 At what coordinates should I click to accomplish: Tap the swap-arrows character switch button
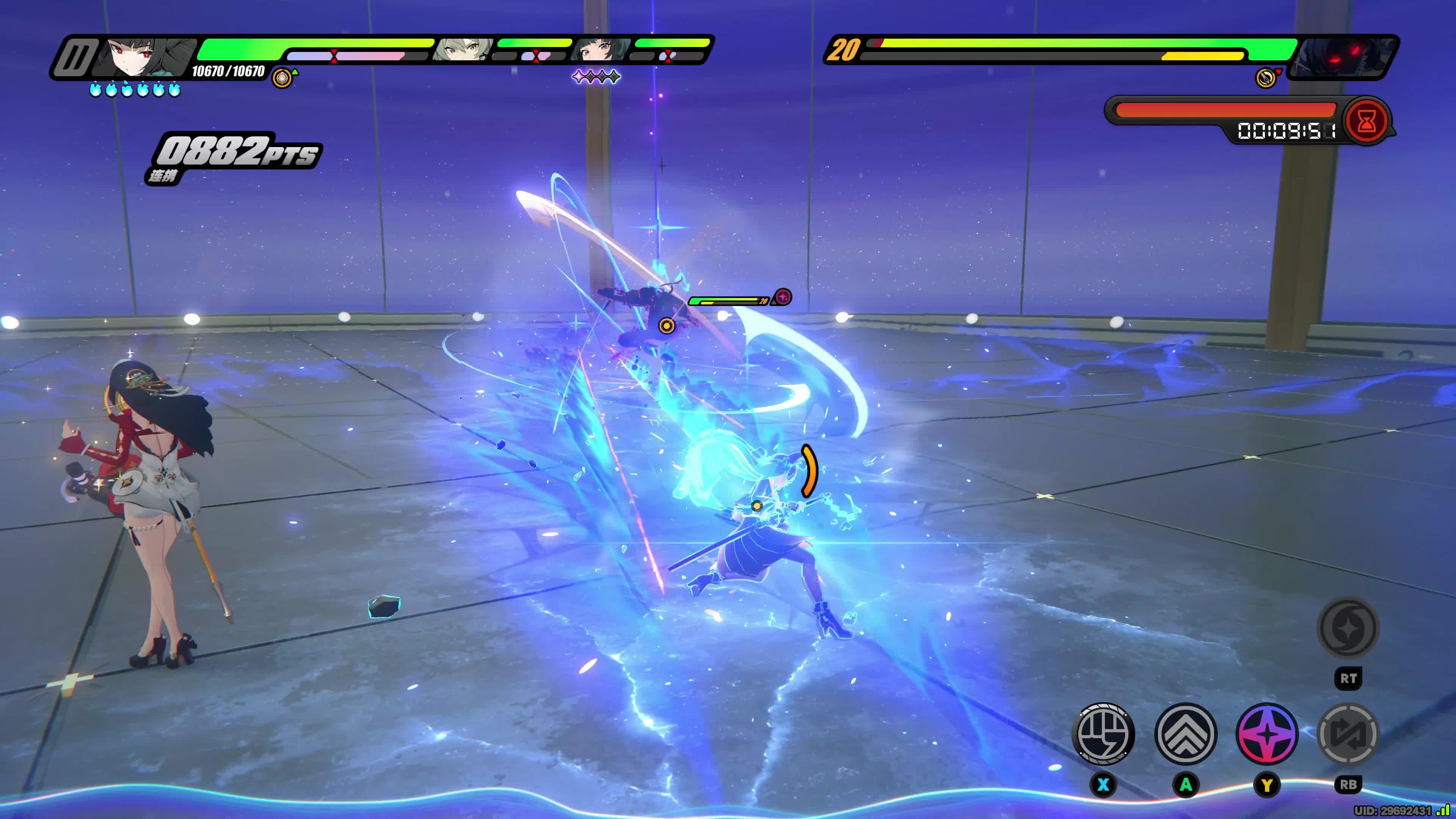click(1348, 734)
